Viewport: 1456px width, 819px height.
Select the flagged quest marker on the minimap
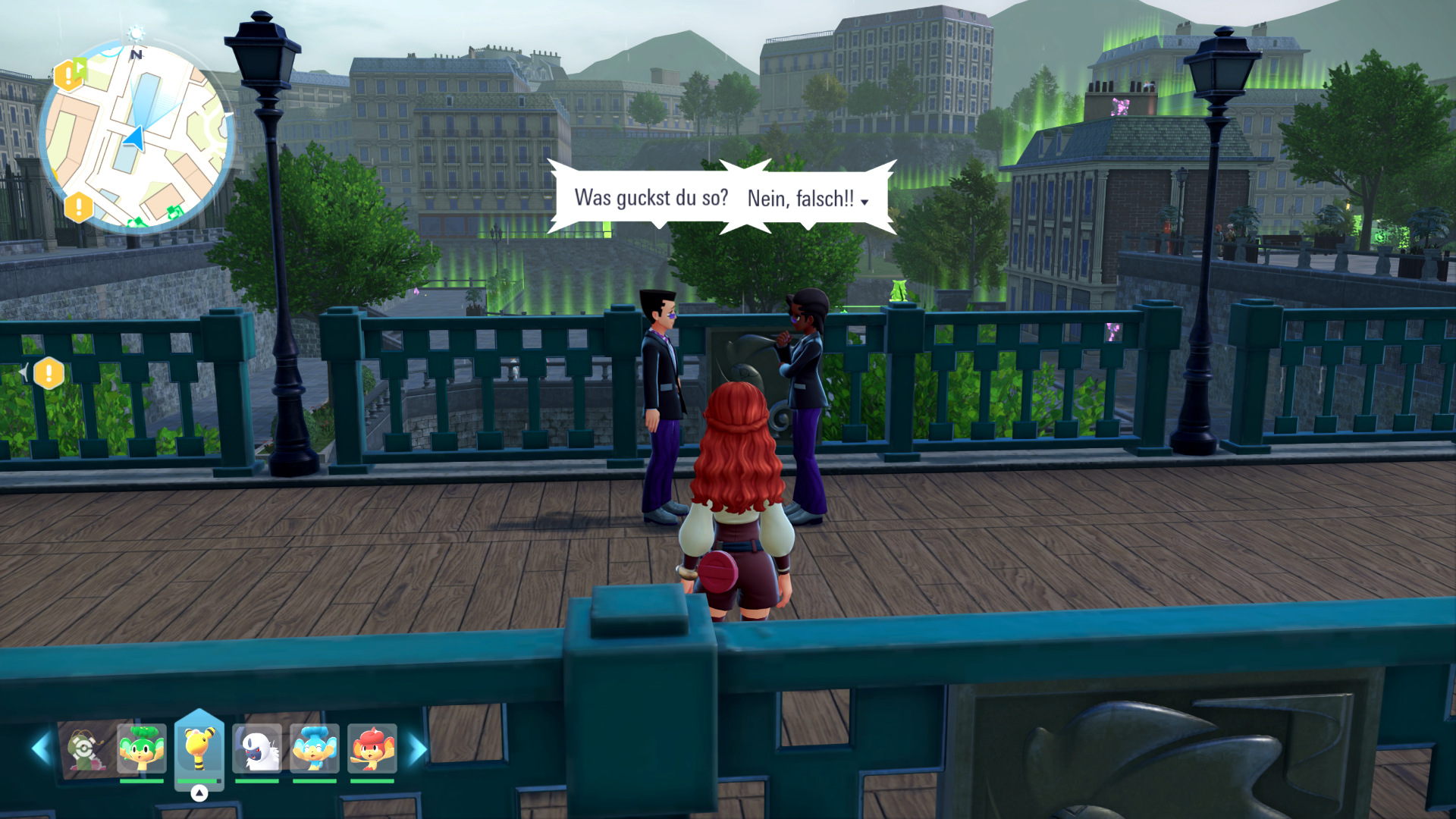pyautogui.click(x=70, y=74)
